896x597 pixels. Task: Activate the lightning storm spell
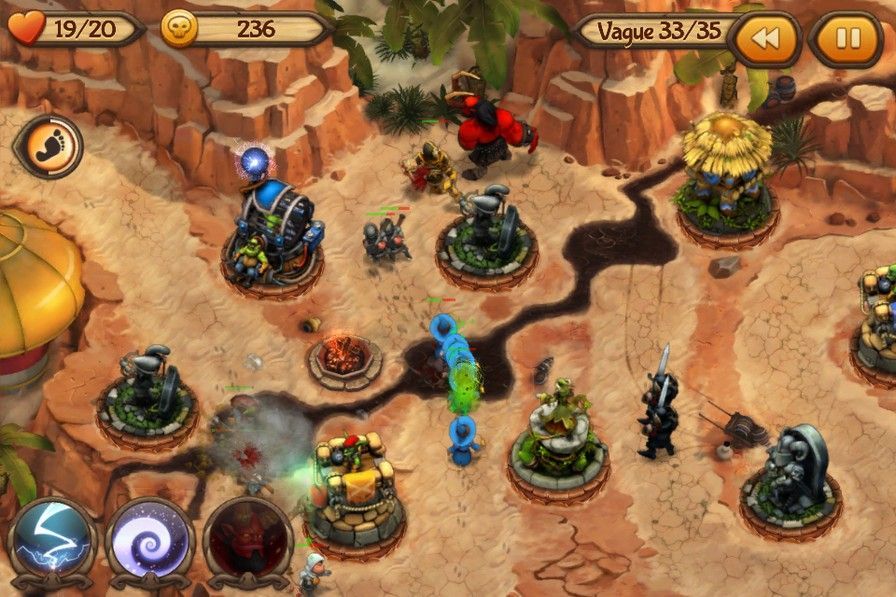[52, 543]
